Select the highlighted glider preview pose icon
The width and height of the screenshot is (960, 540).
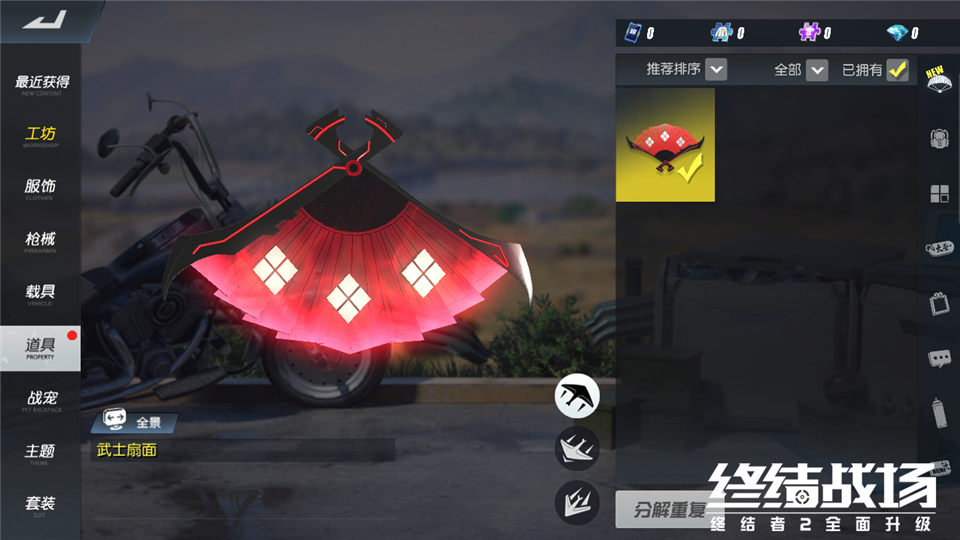pyautogui.click(x=577, y=395)
